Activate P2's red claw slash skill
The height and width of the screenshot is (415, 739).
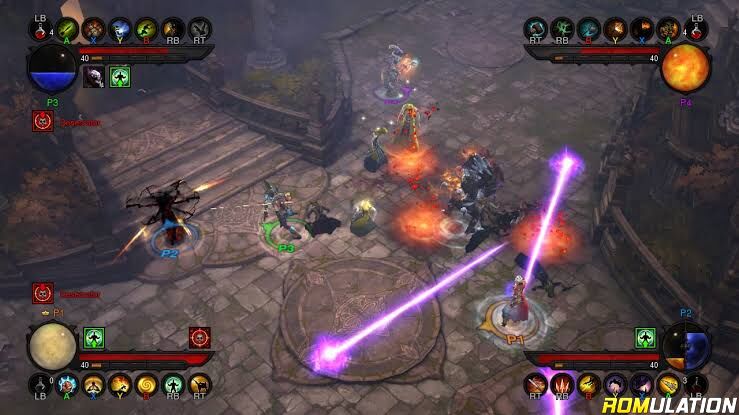click(563, 382)
